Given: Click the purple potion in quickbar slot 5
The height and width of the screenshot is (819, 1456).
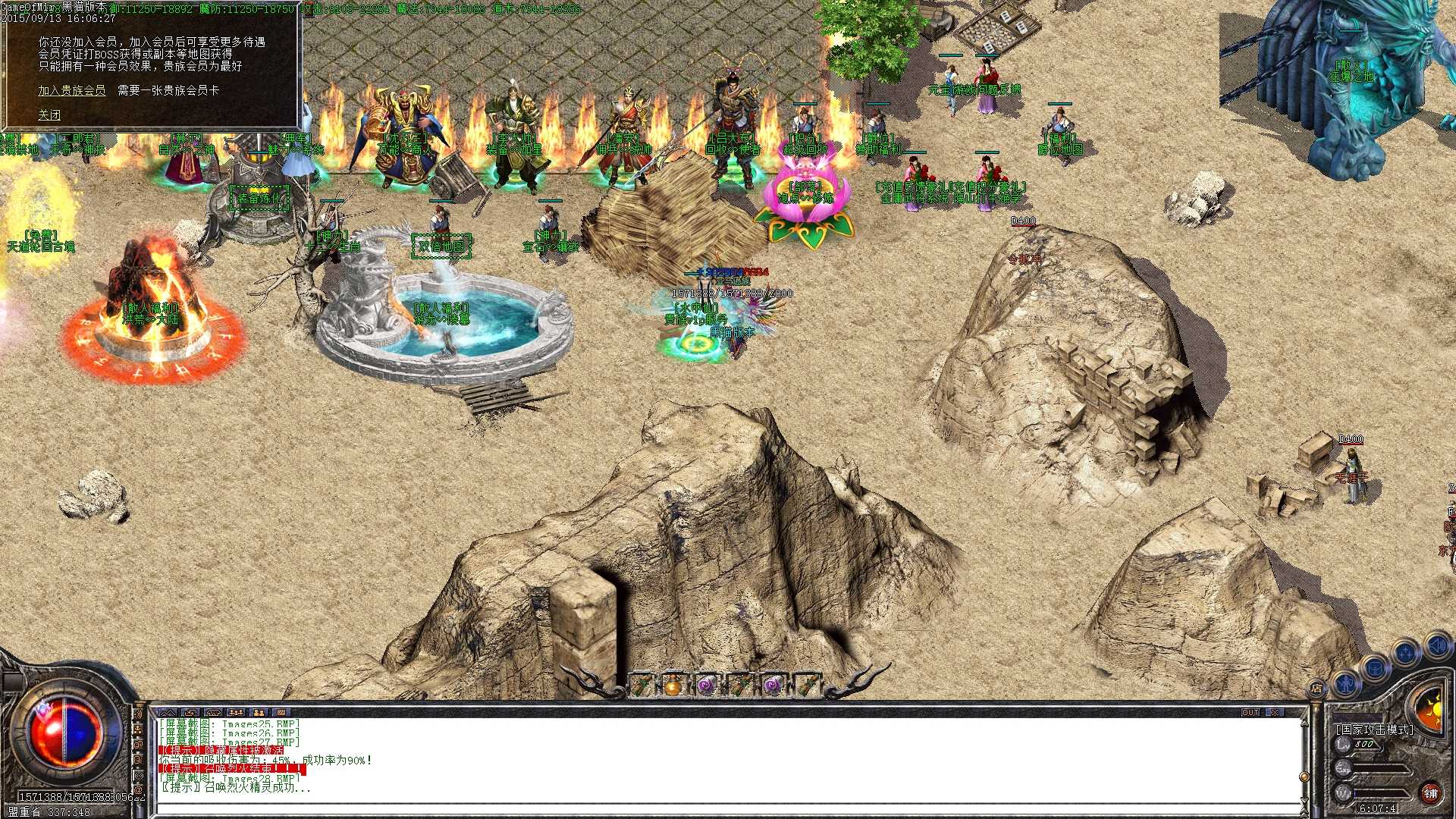Looking at the screenshot, I should pos(772,686).
